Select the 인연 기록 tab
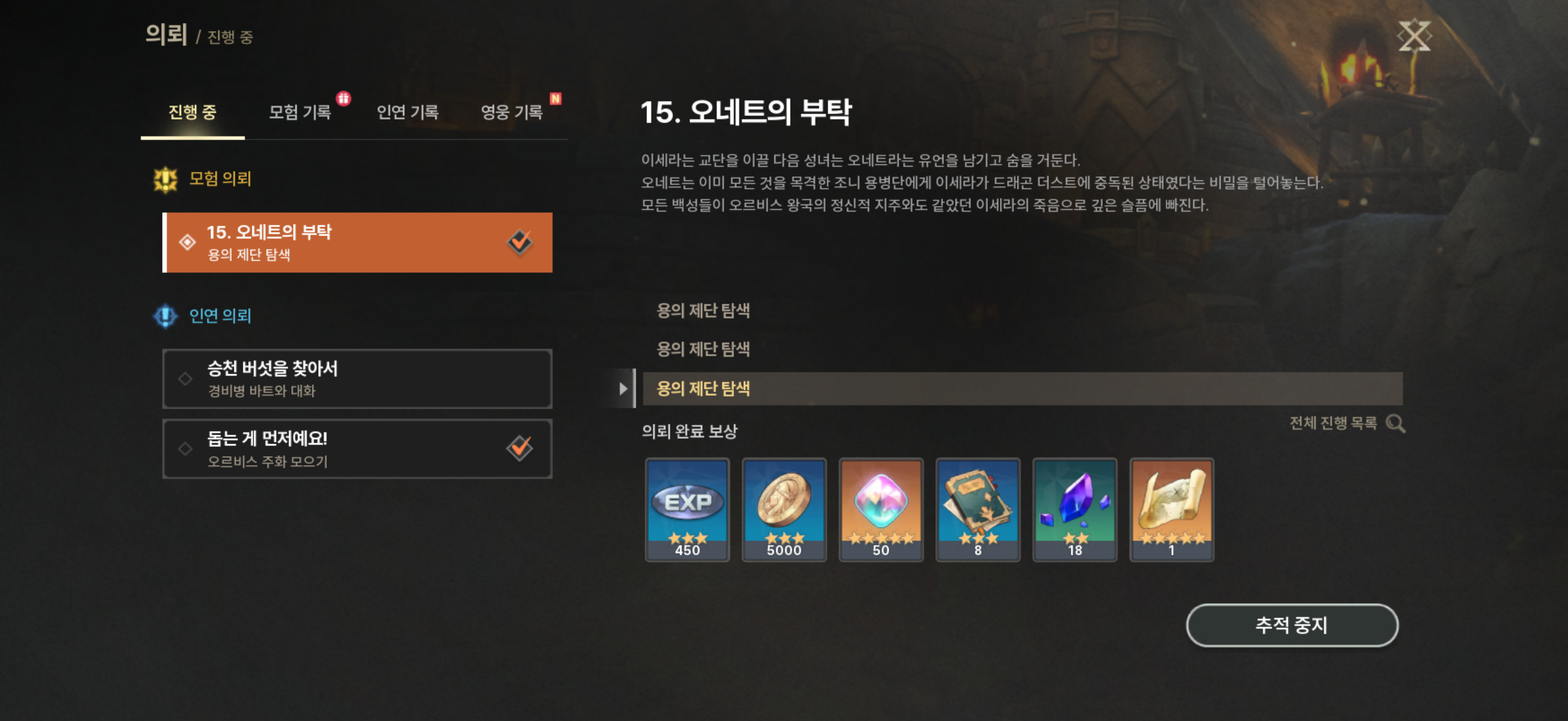The image size is (1568, 721). [x=408, y=113]
